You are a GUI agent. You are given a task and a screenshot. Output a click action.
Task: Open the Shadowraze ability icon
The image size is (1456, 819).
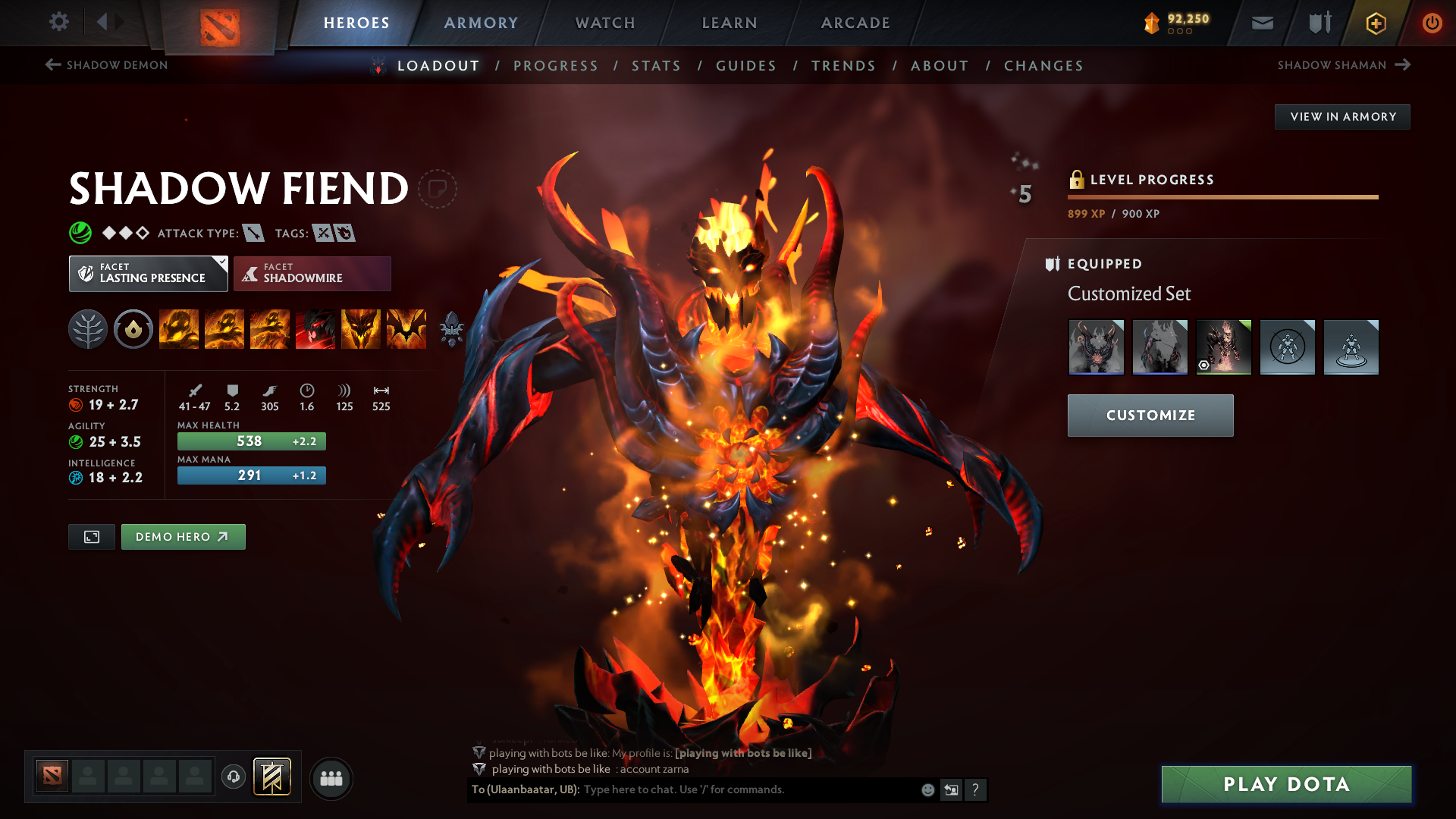pyautogui.click(x=178, y=329)
